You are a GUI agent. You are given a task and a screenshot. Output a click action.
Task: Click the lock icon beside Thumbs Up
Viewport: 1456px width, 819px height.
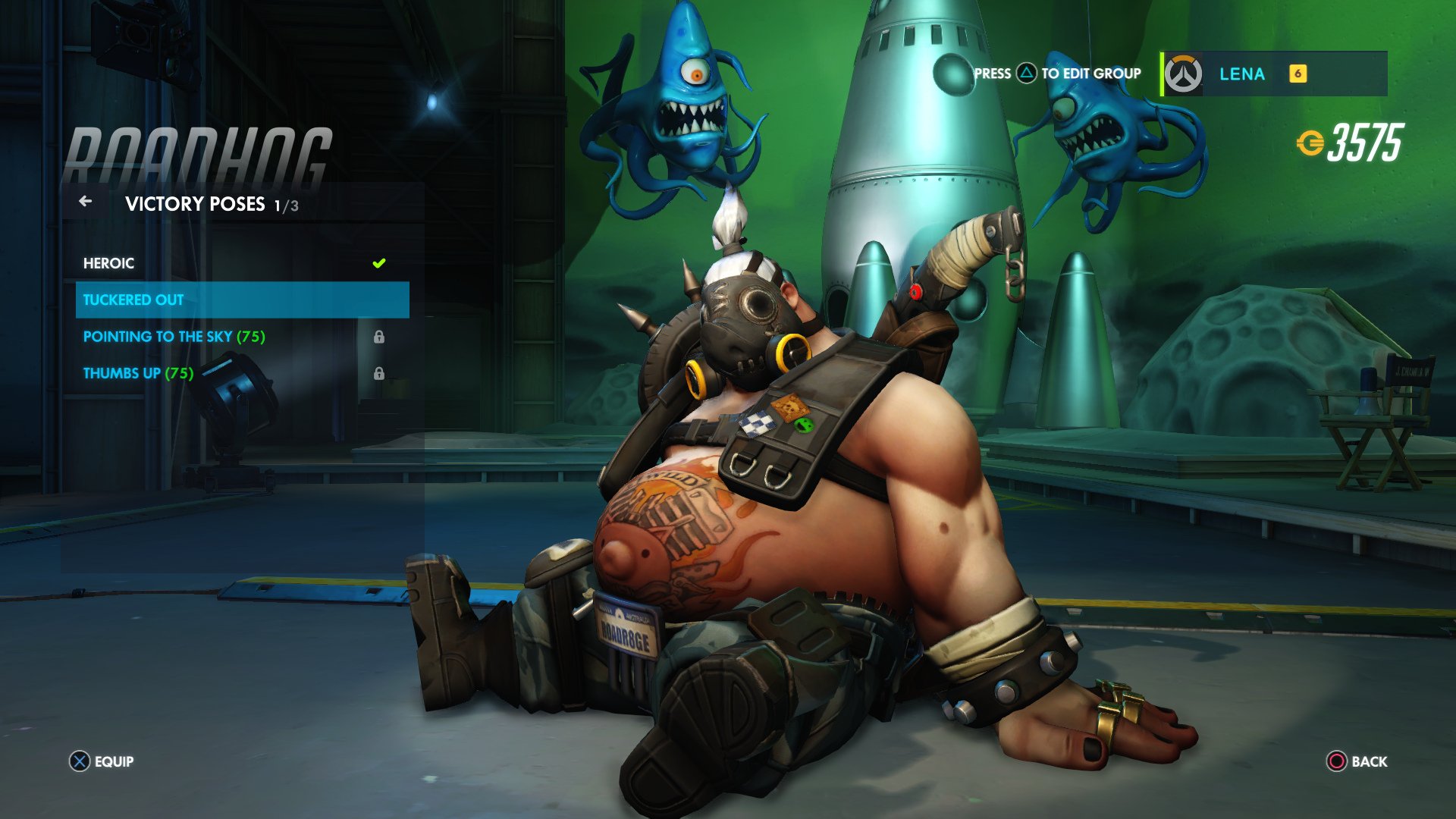pos(379,373)
